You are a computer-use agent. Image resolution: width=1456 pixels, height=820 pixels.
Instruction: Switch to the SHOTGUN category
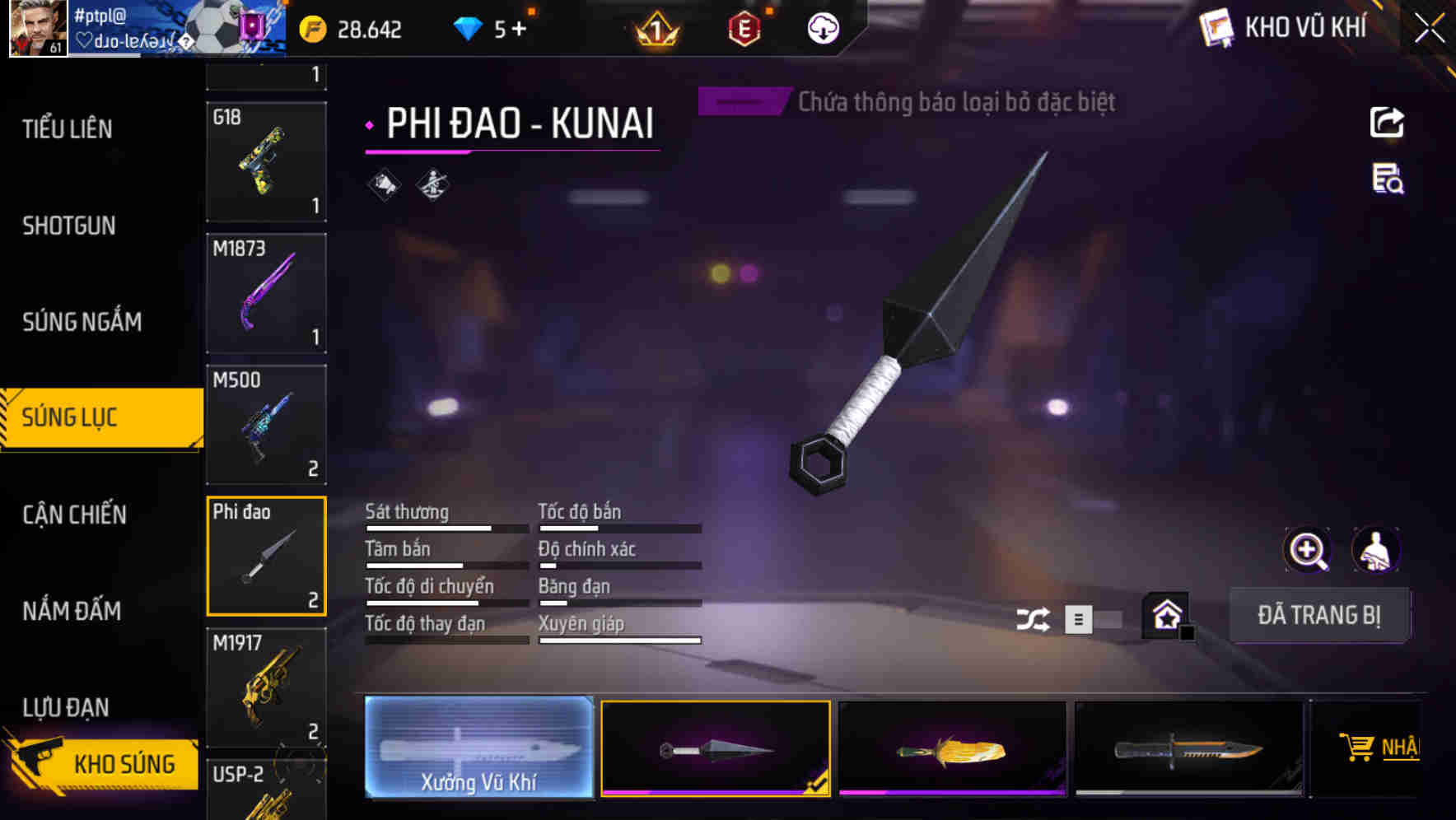point(68,225)
